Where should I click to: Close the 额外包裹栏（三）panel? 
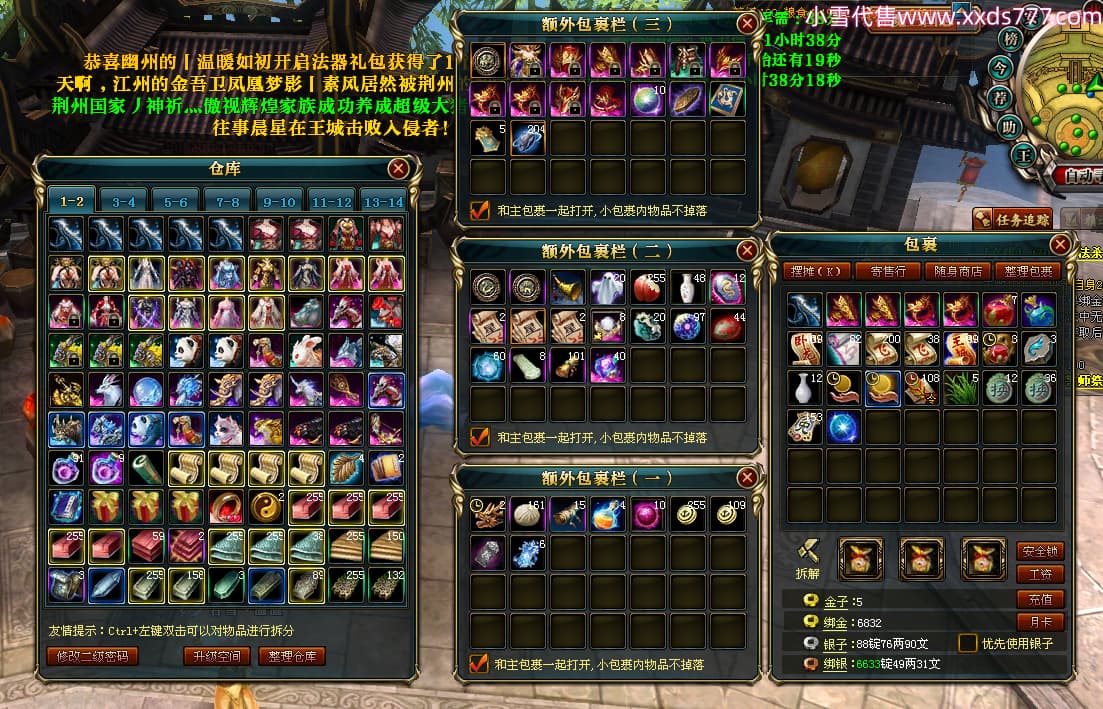tap(747, 24)
